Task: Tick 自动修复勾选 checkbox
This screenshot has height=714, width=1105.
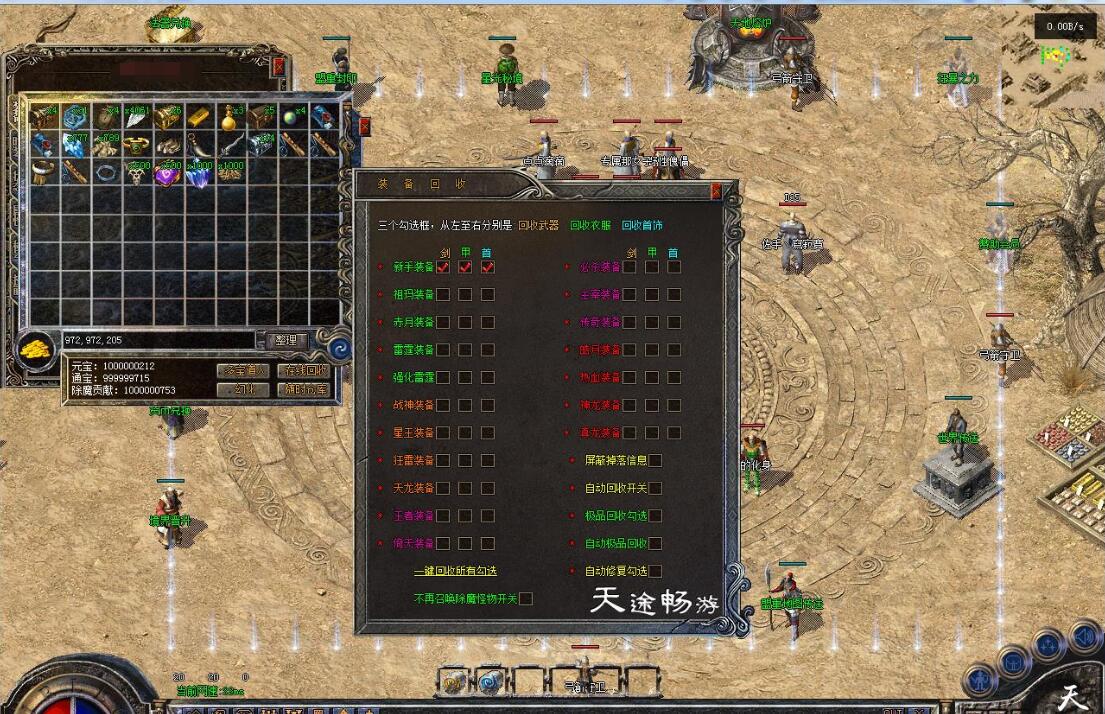Action: point(656,571)
